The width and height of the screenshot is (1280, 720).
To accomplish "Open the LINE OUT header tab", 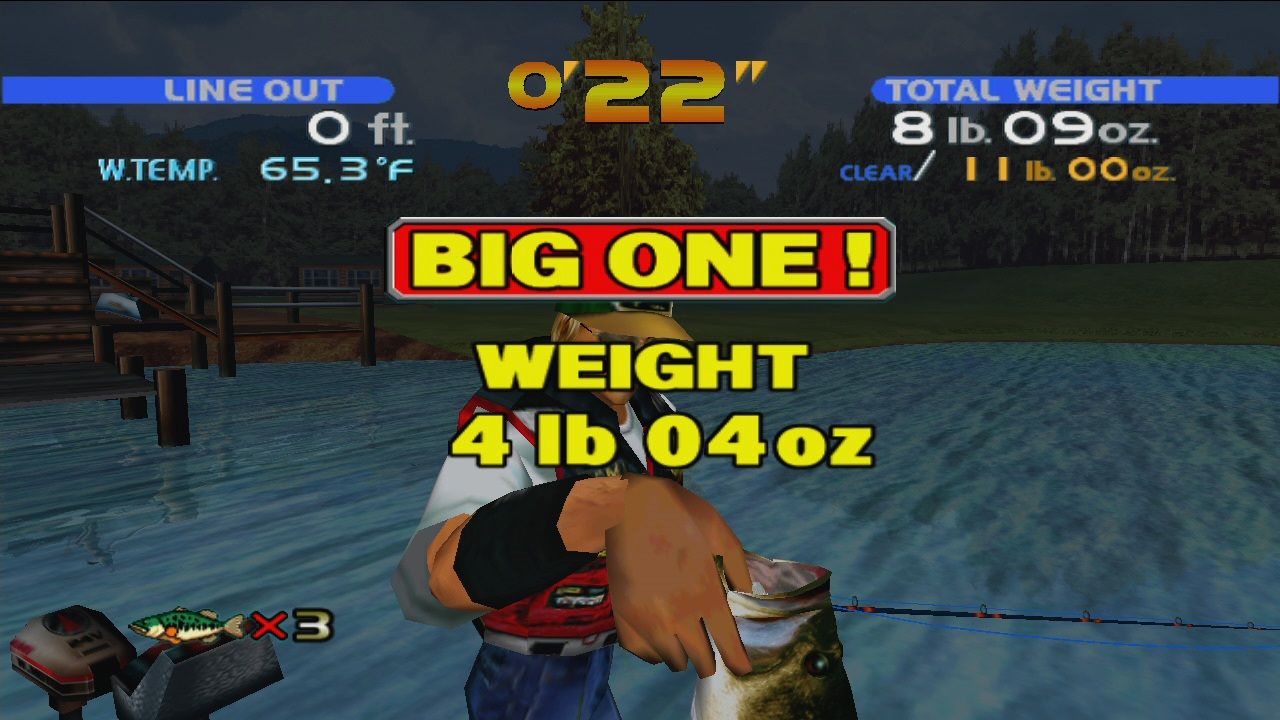I will 255,90.
